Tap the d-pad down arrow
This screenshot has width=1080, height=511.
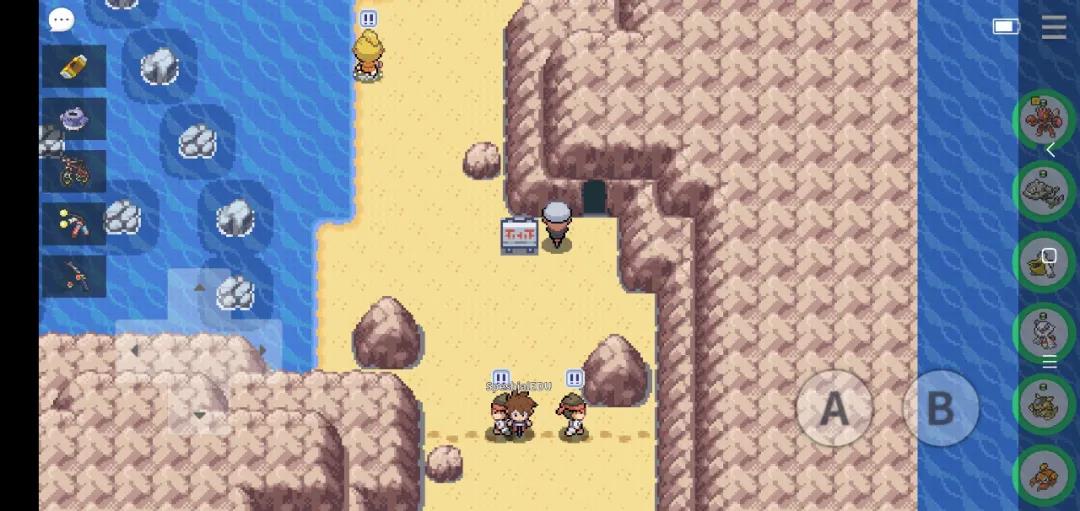click(x=198, y=414)
